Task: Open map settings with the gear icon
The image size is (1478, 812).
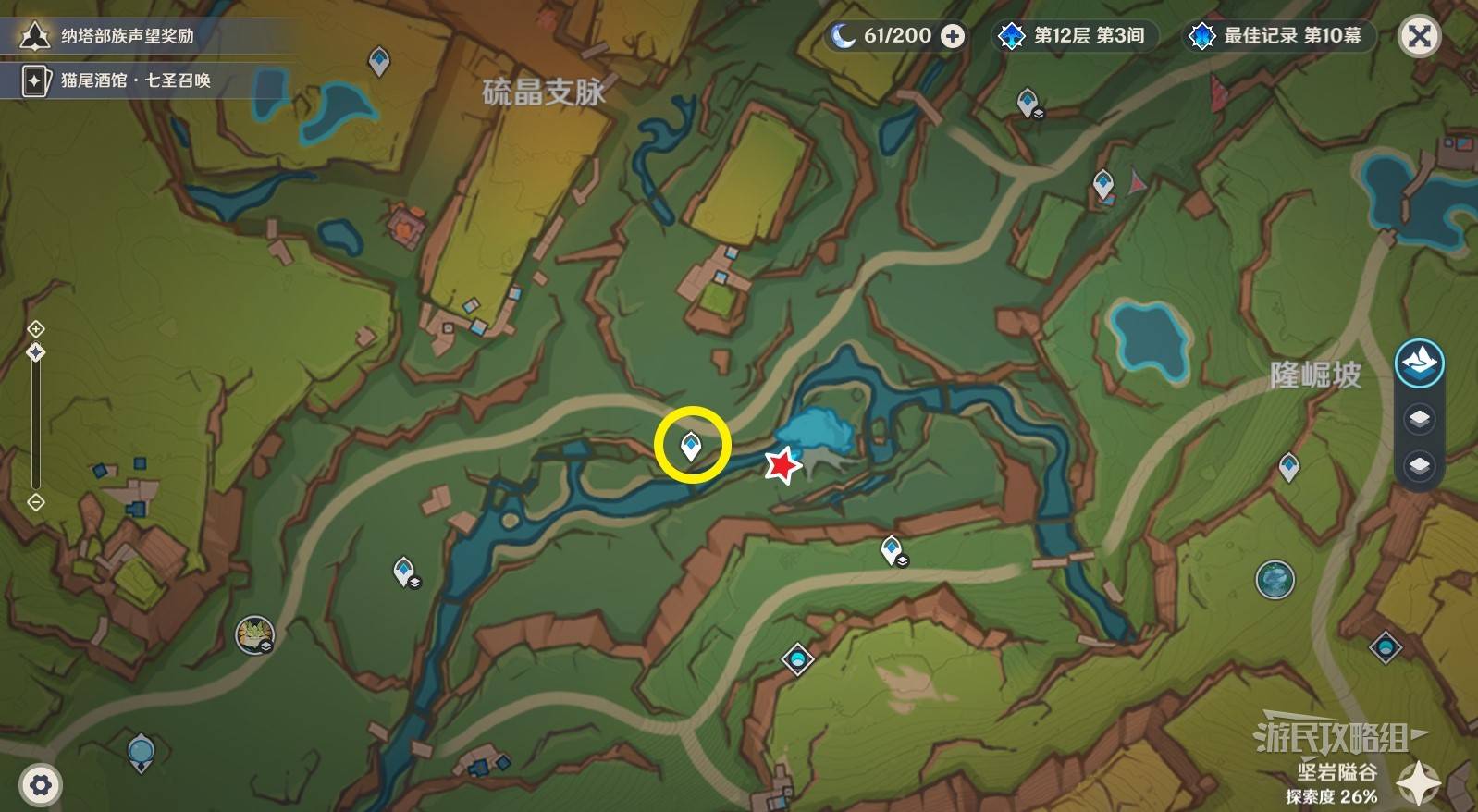Action: coord(40,785)
